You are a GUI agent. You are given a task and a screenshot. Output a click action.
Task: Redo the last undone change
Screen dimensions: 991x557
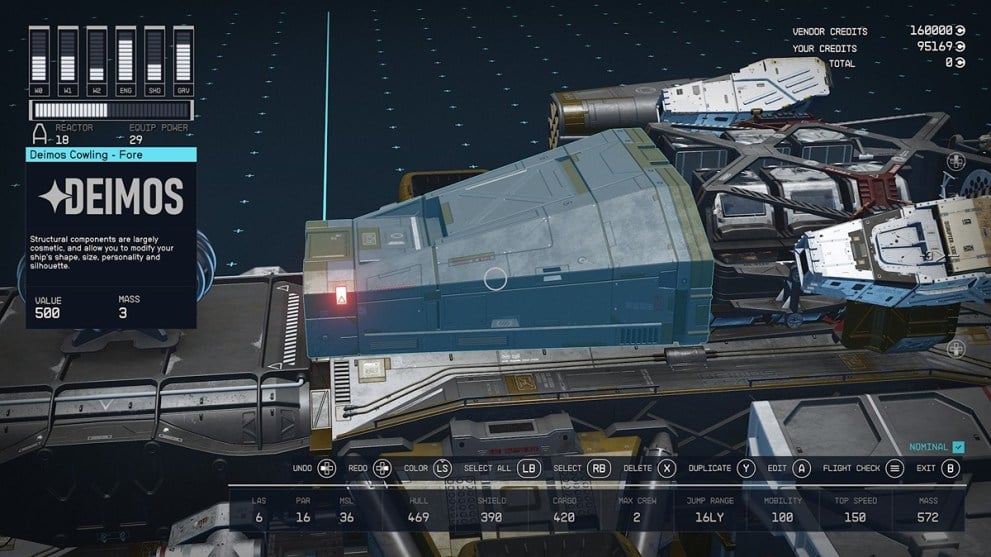pyautogui.click(x=382, y=468)
